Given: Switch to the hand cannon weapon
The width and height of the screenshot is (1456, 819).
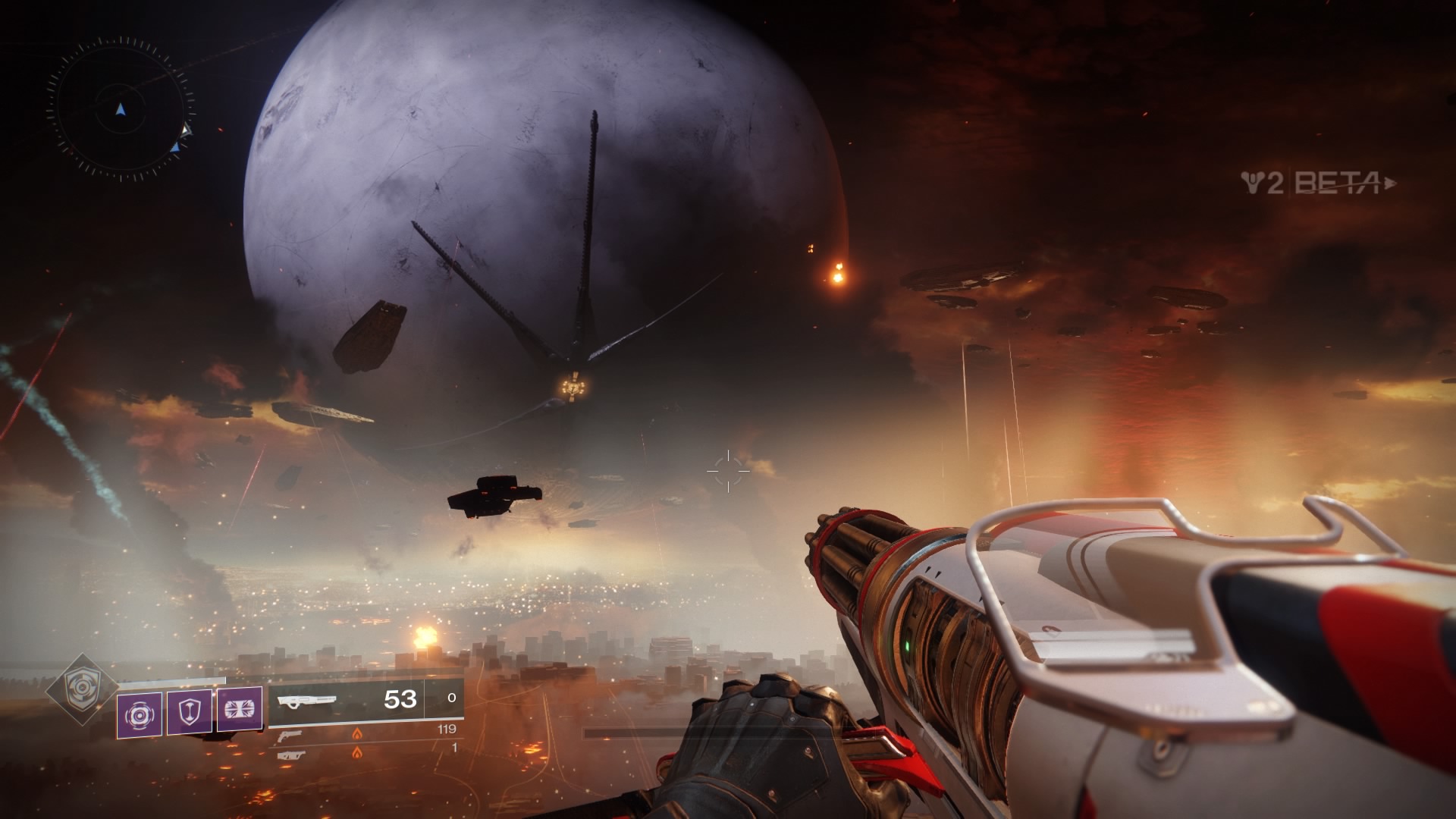Looking at the screenshot, I should pyautogui.click(x=290, y=735).
